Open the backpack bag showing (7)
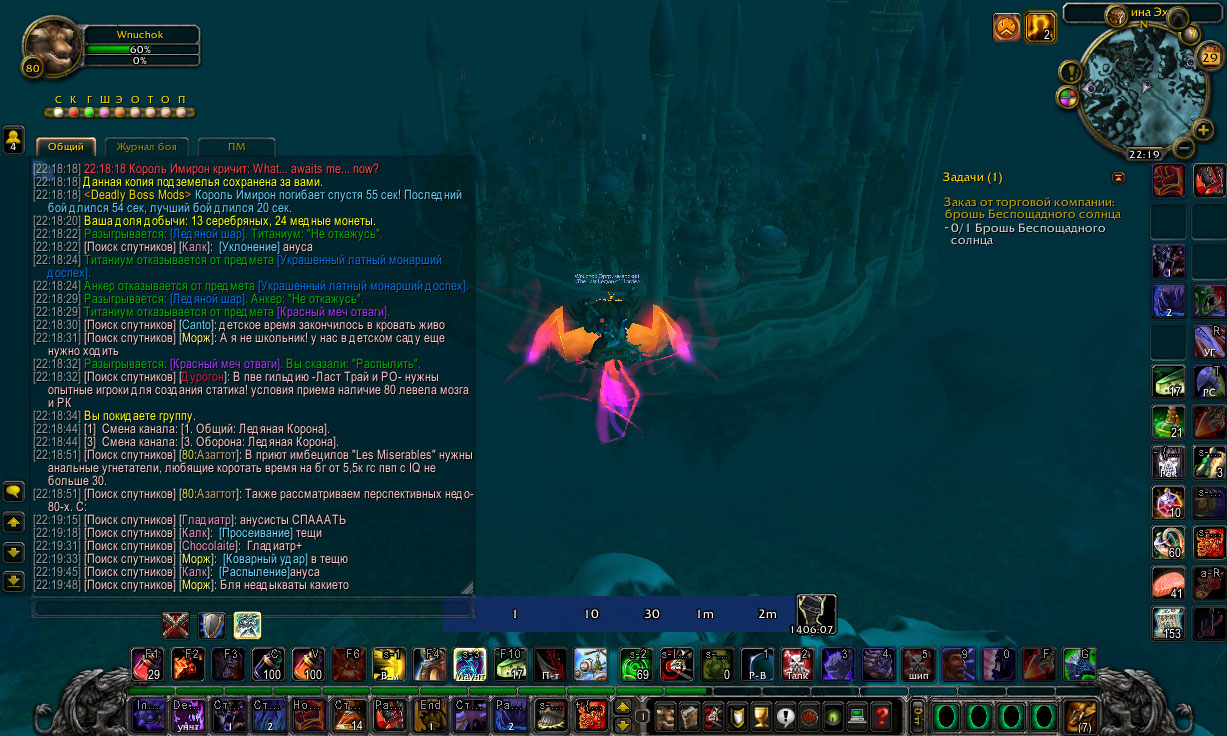This screenshot has width=1227, height=736. [1079, 716]
